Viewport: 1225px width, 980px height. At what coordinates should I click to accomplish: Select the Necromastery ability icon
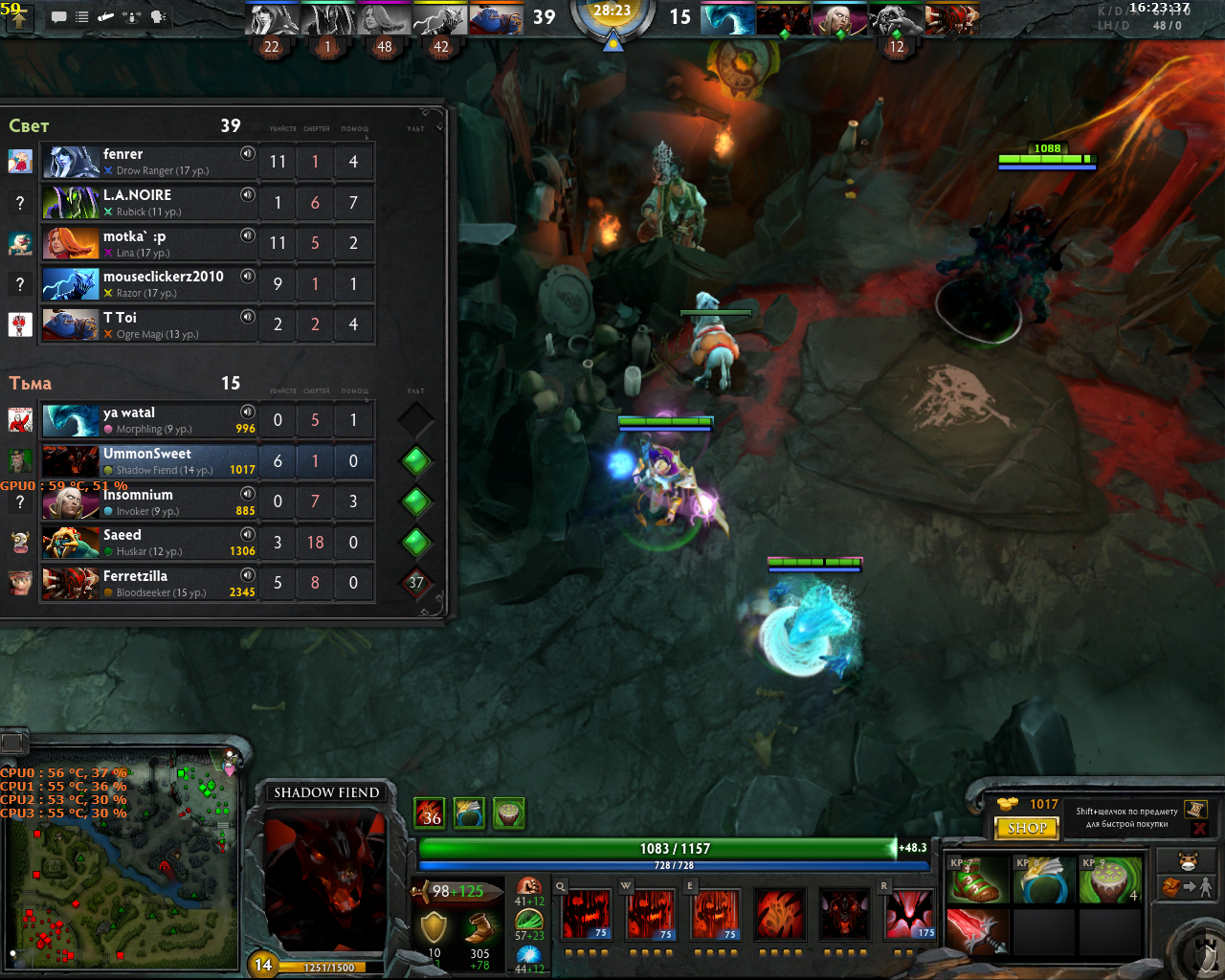click(x=780, y=914)
